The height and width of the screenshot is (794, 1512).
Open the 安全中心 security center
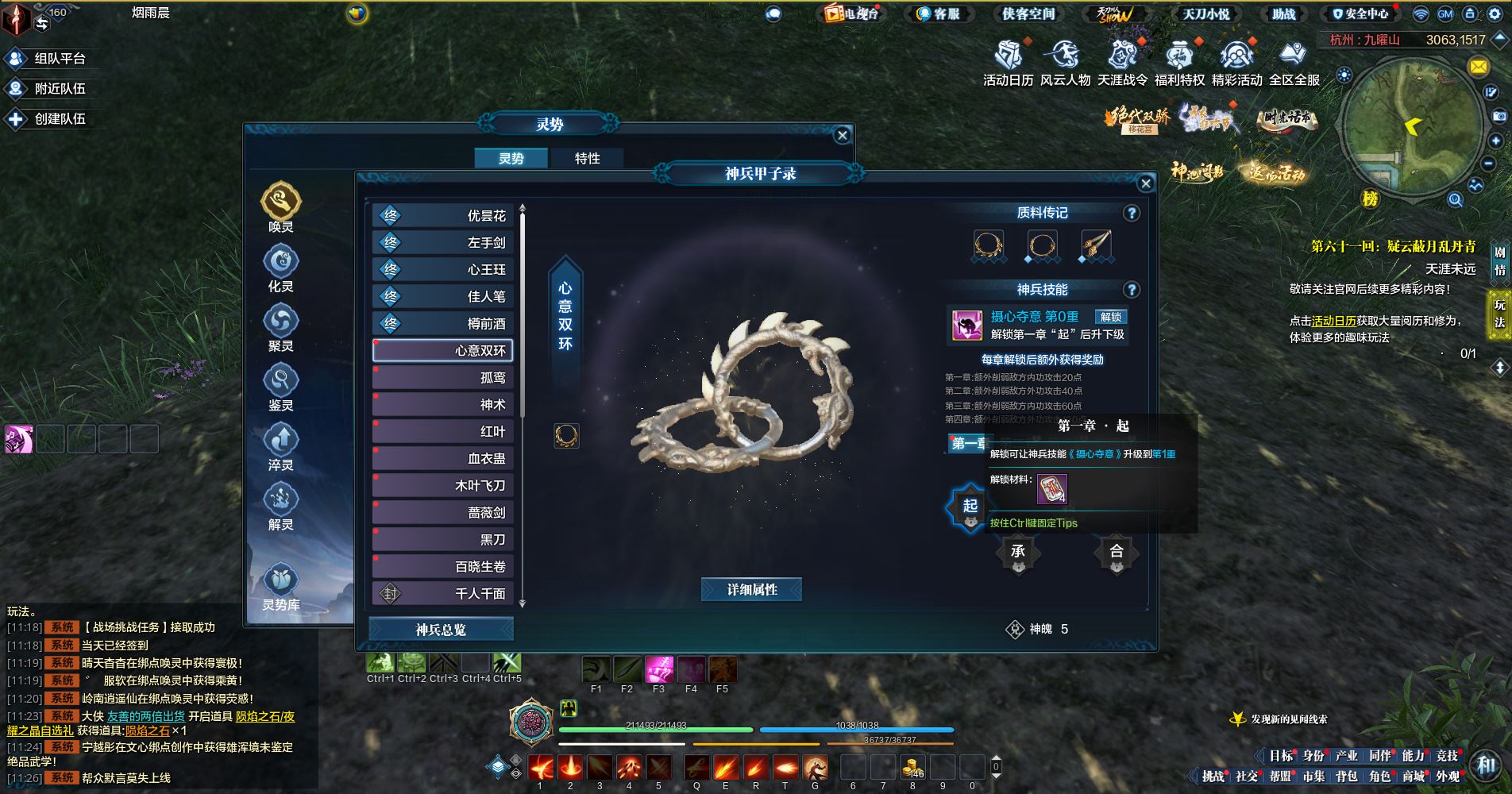point(1360,13)
